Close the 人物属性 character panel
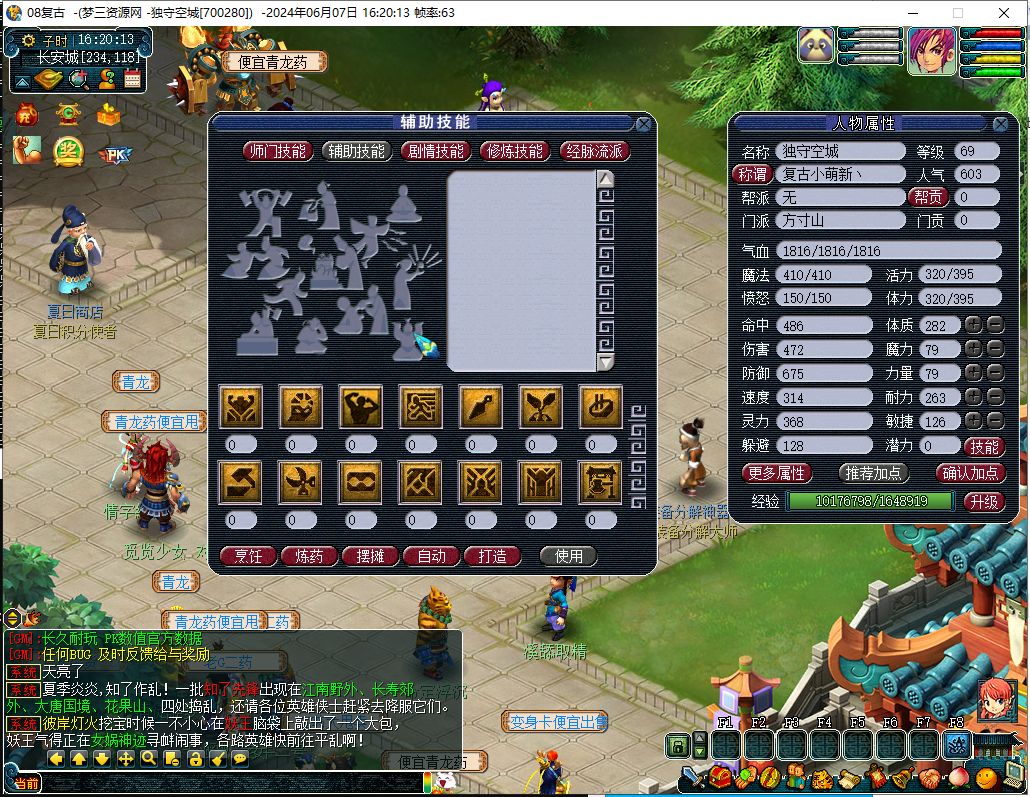 coord(1000,124)
